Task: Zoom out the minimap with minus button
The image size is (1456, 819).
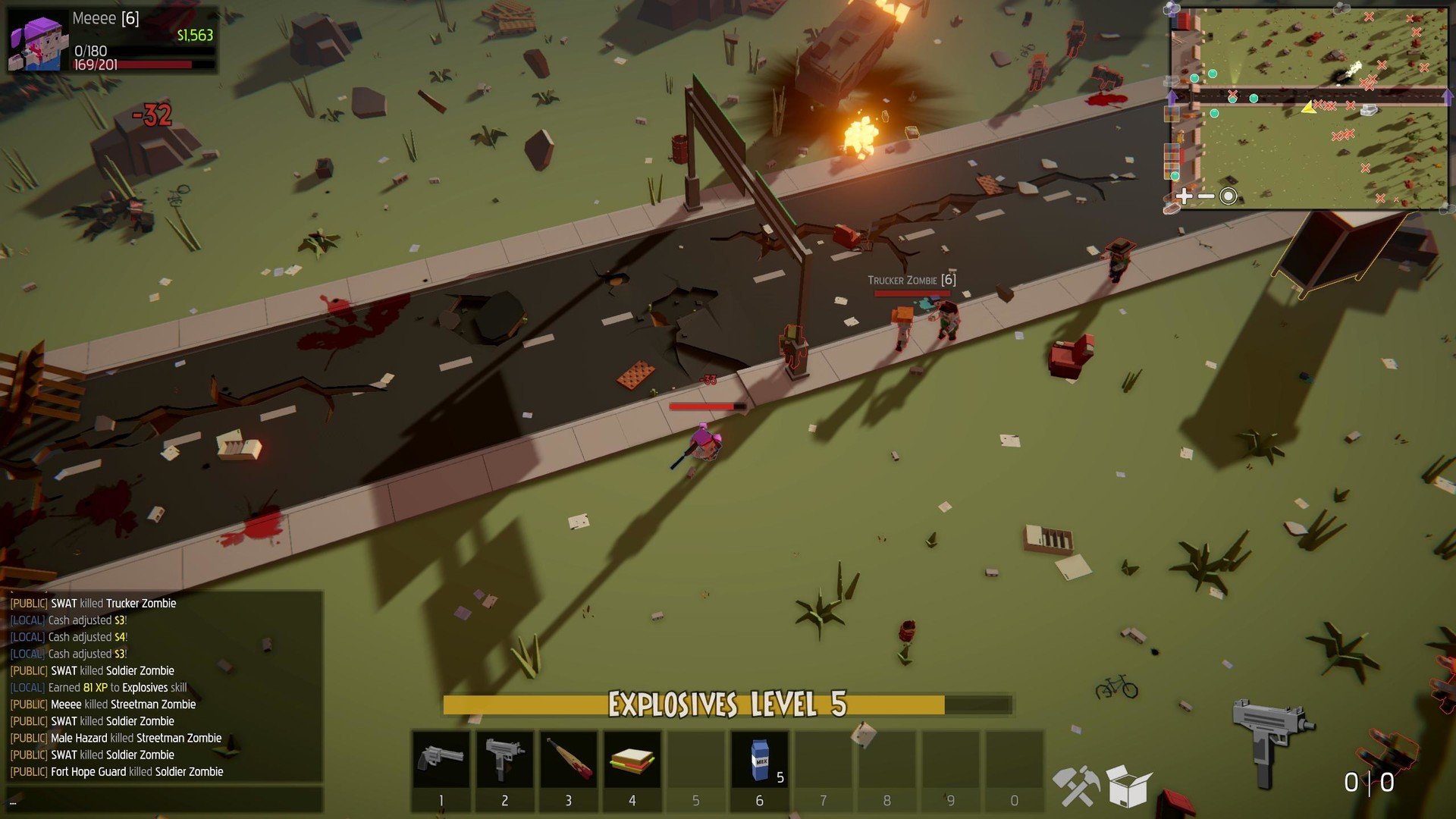Action: [x=1206, y=196]
